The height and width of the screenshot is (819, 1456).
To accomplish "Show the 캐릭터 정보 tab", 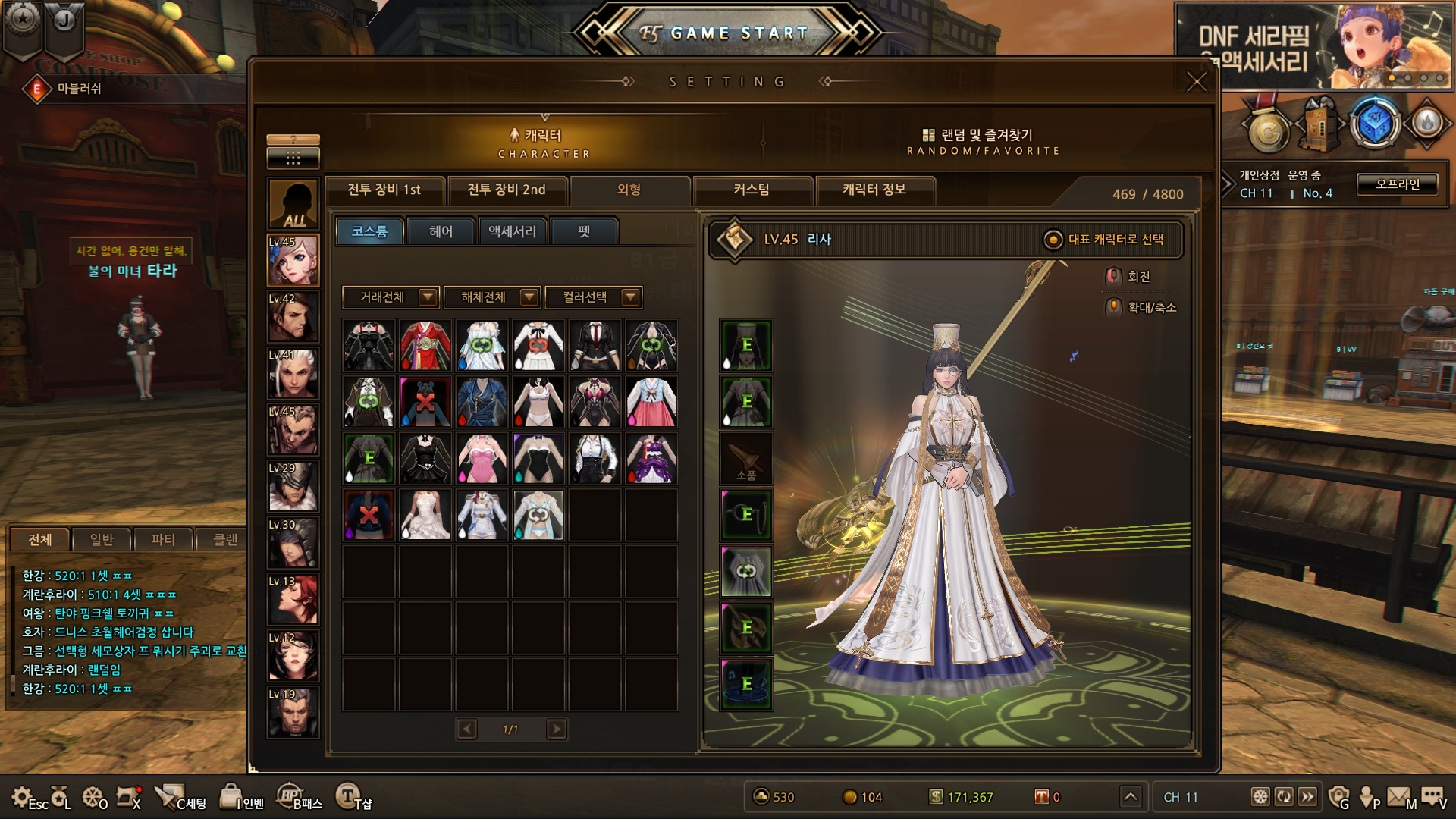I will (874, 190).
